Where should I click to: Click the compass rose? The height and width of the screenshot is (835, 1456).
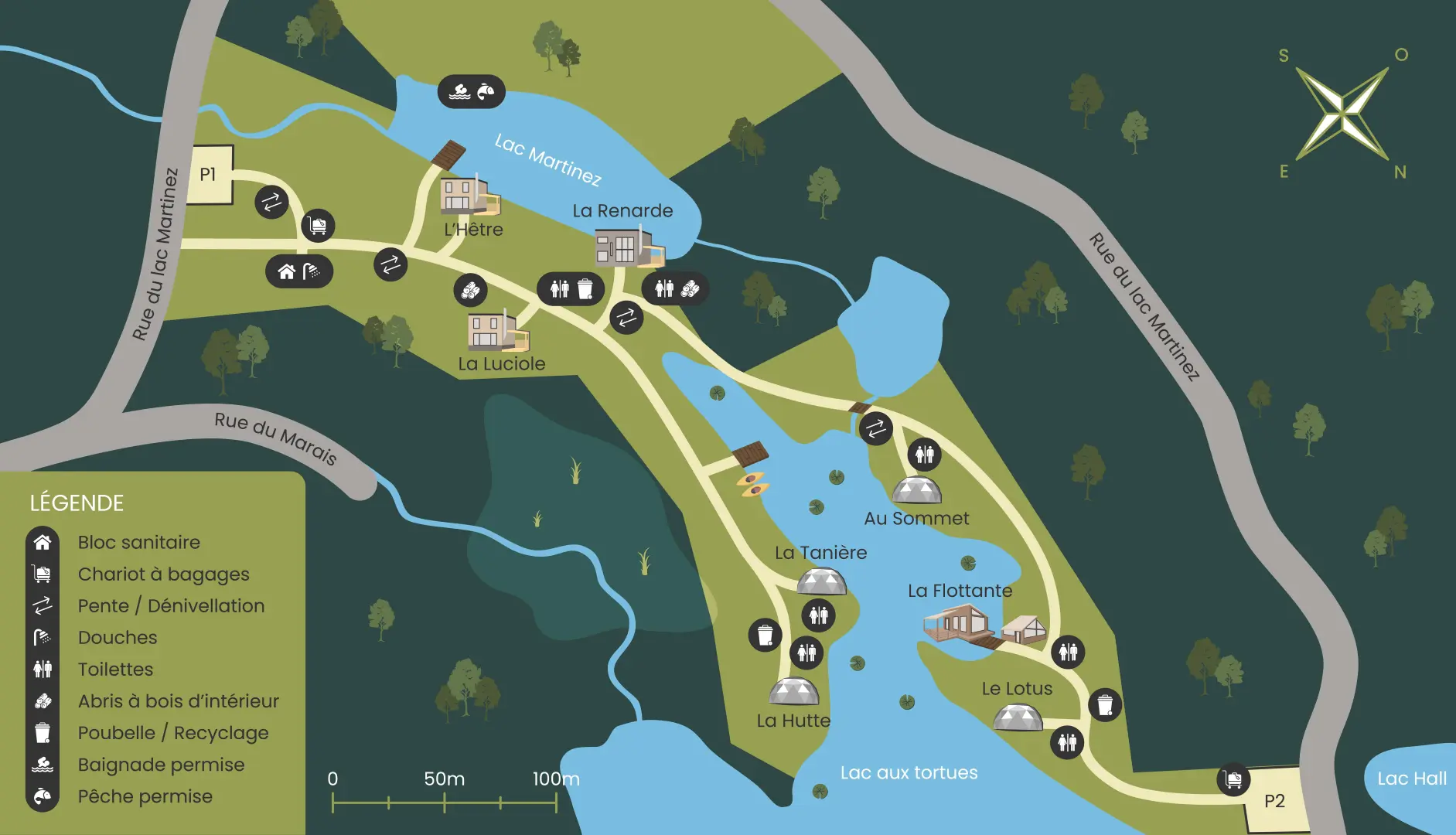click(x=1342, y=114)
